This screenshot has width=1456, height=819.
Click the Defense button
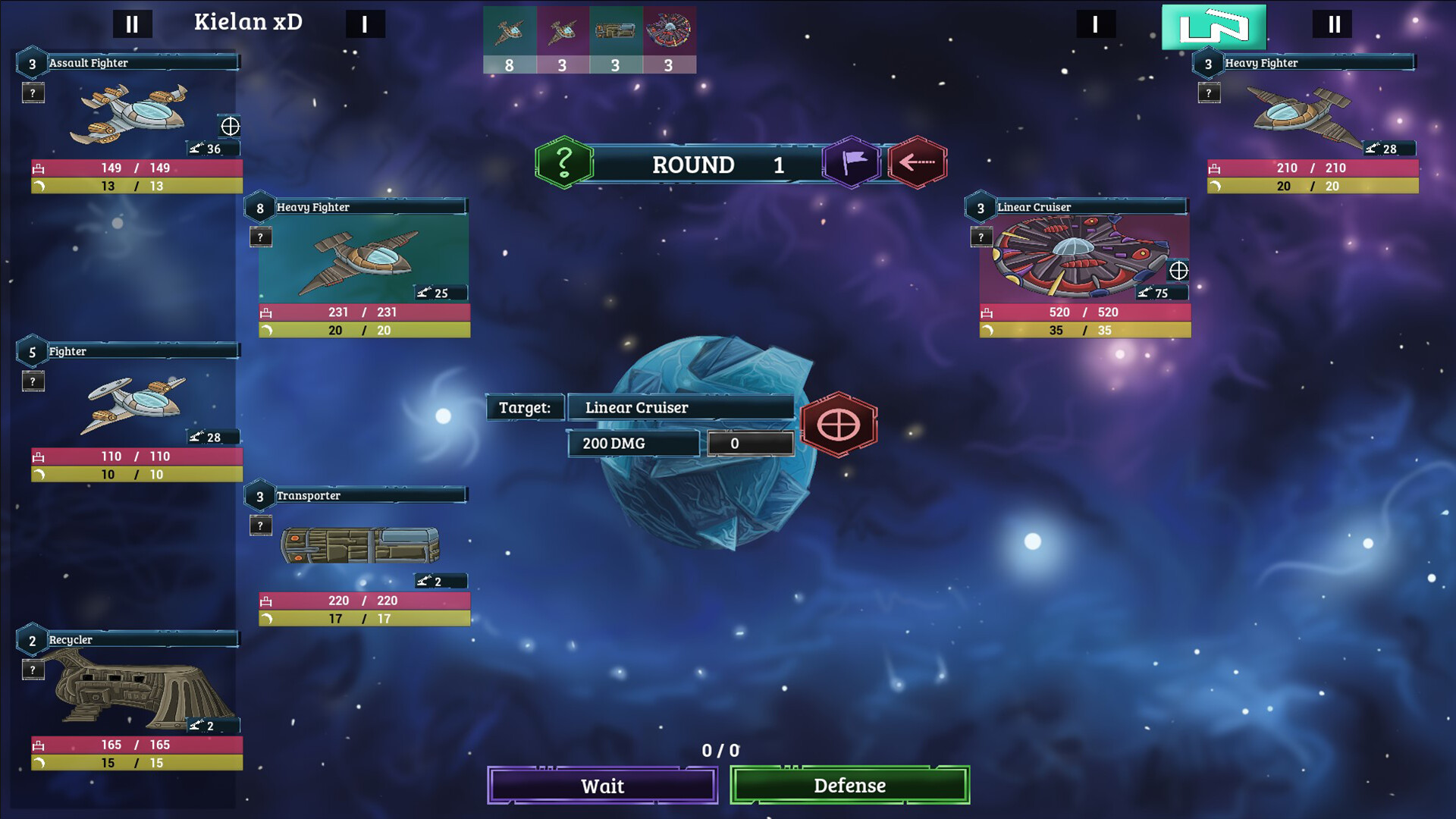coord(849,786)
